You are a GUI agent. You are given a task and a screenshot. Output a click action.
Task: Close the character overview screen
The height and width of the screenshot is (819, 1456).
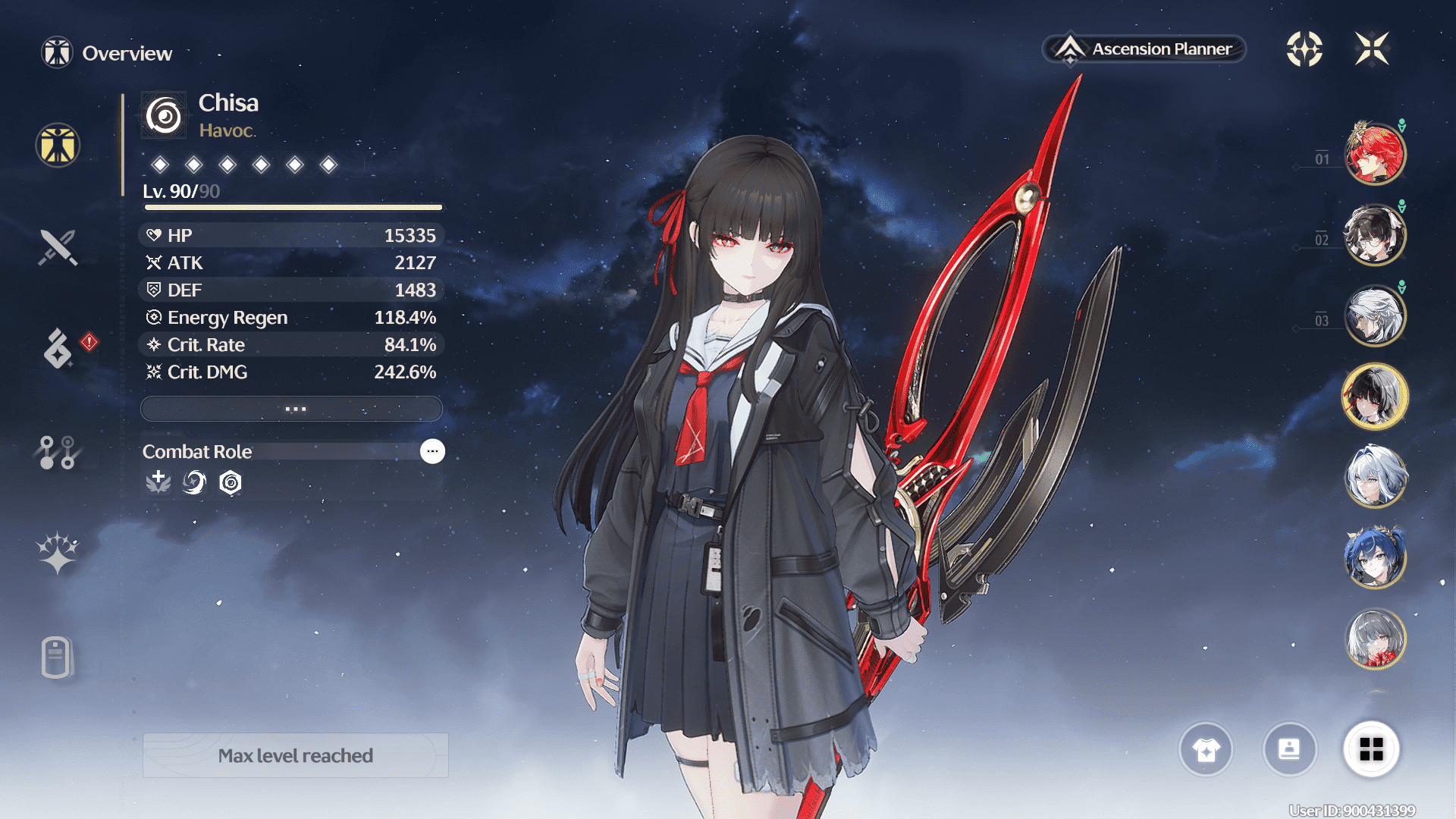(x=1372, y=49)
